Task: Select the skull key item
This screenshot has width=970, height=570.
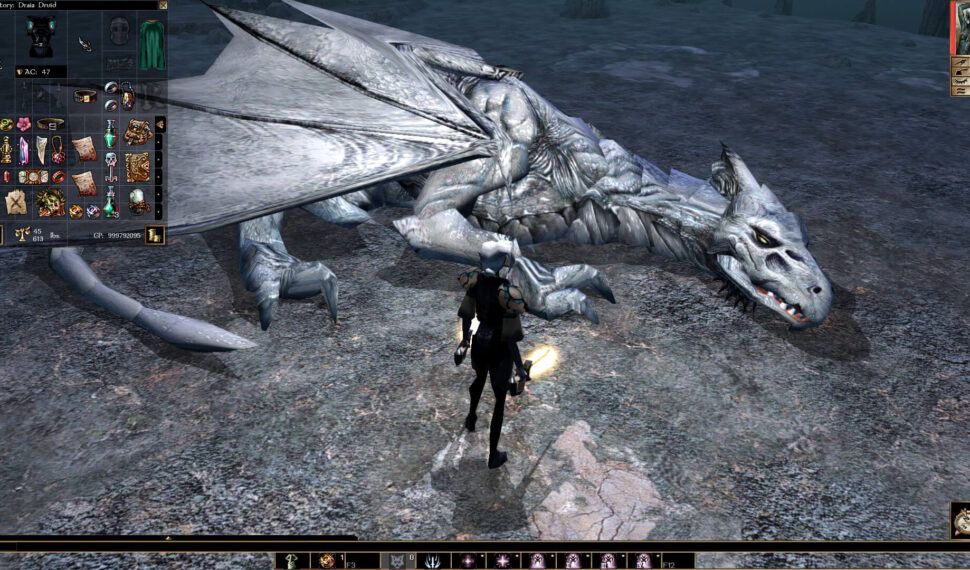Action: (x=111, y=165)
